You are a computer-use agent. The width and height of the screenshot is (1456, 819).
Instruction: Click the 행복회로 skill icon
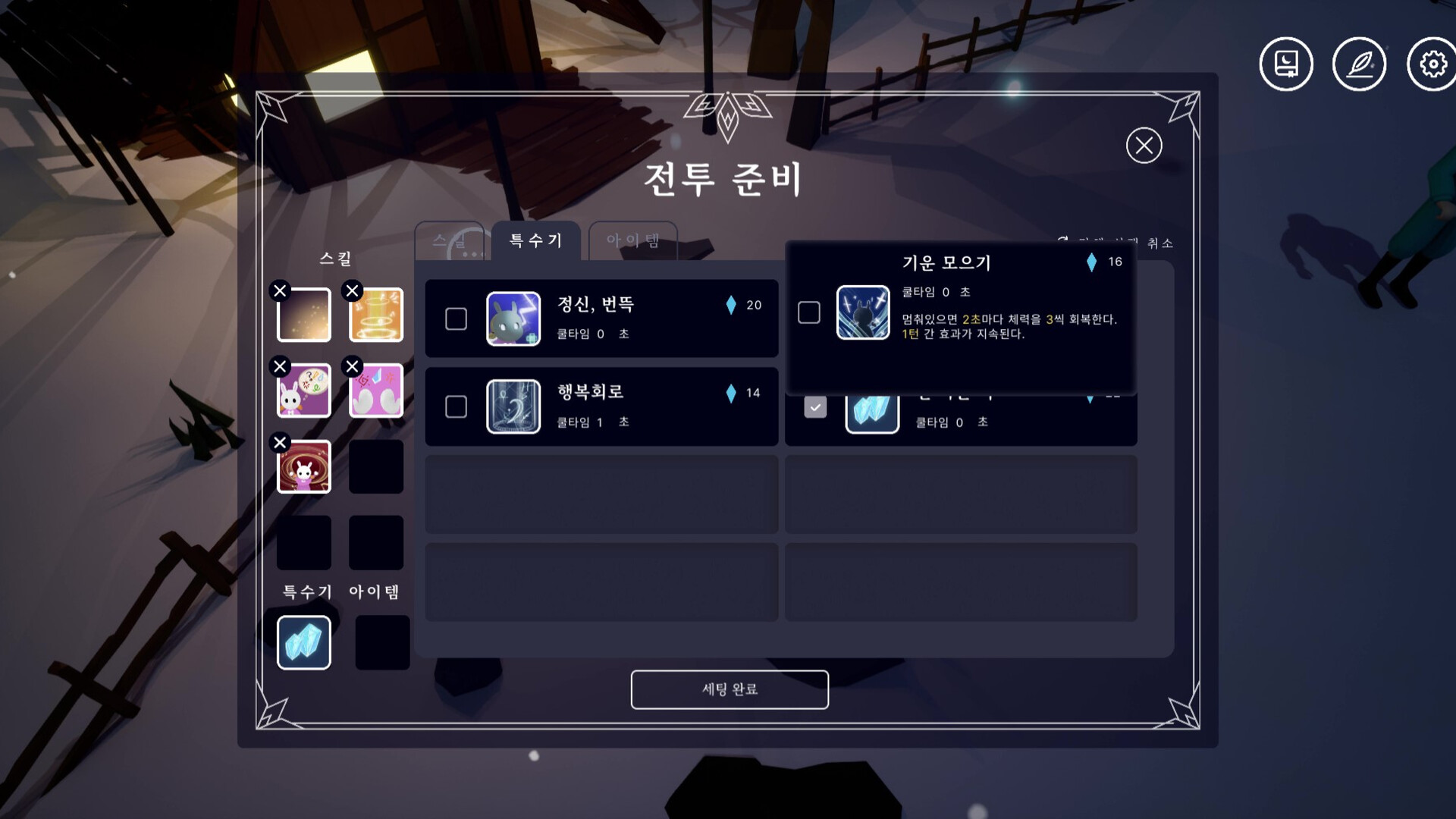pos(513,407)
